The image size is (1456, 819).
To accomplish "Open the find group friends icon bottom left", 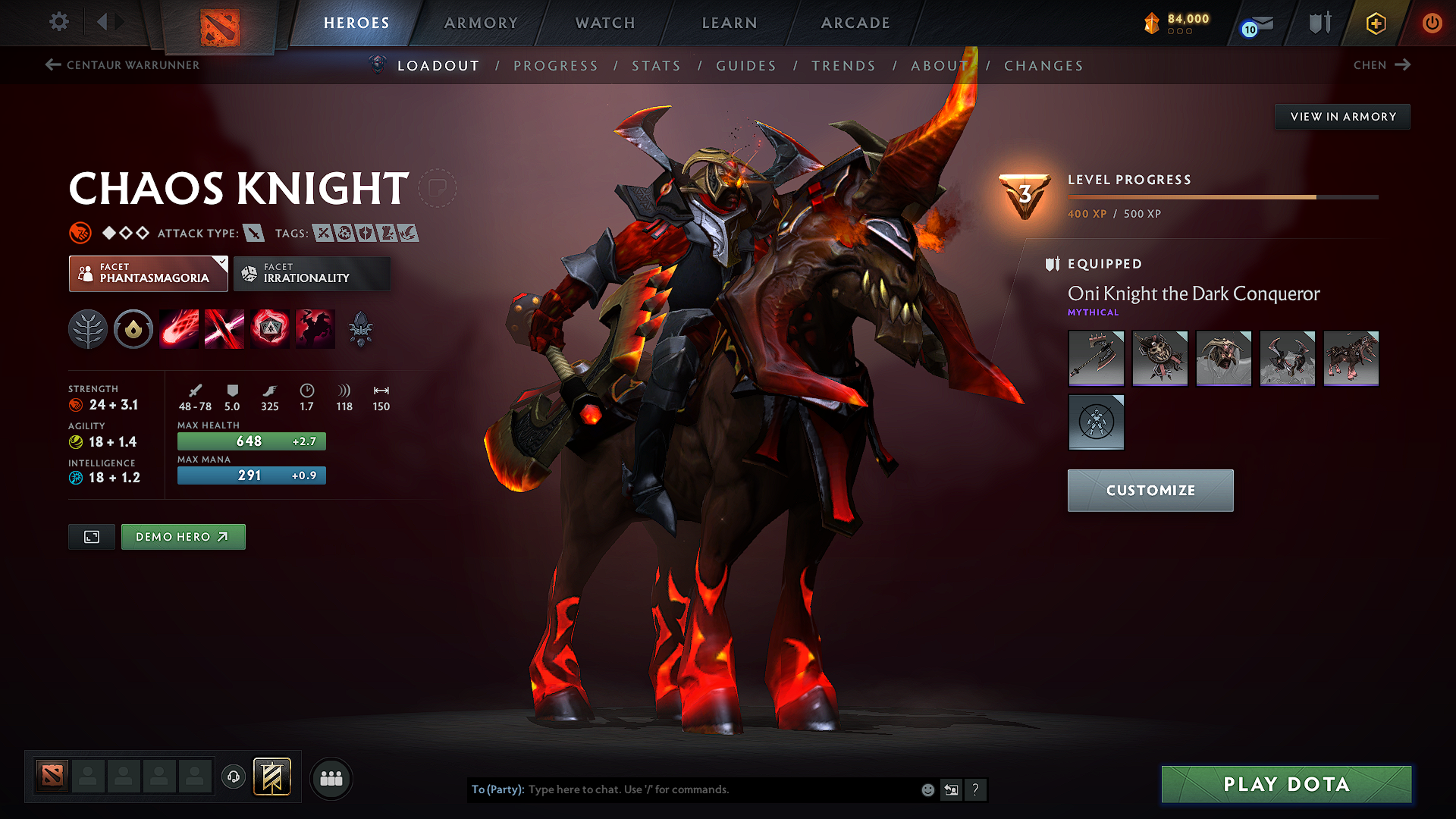I will 331,778.
